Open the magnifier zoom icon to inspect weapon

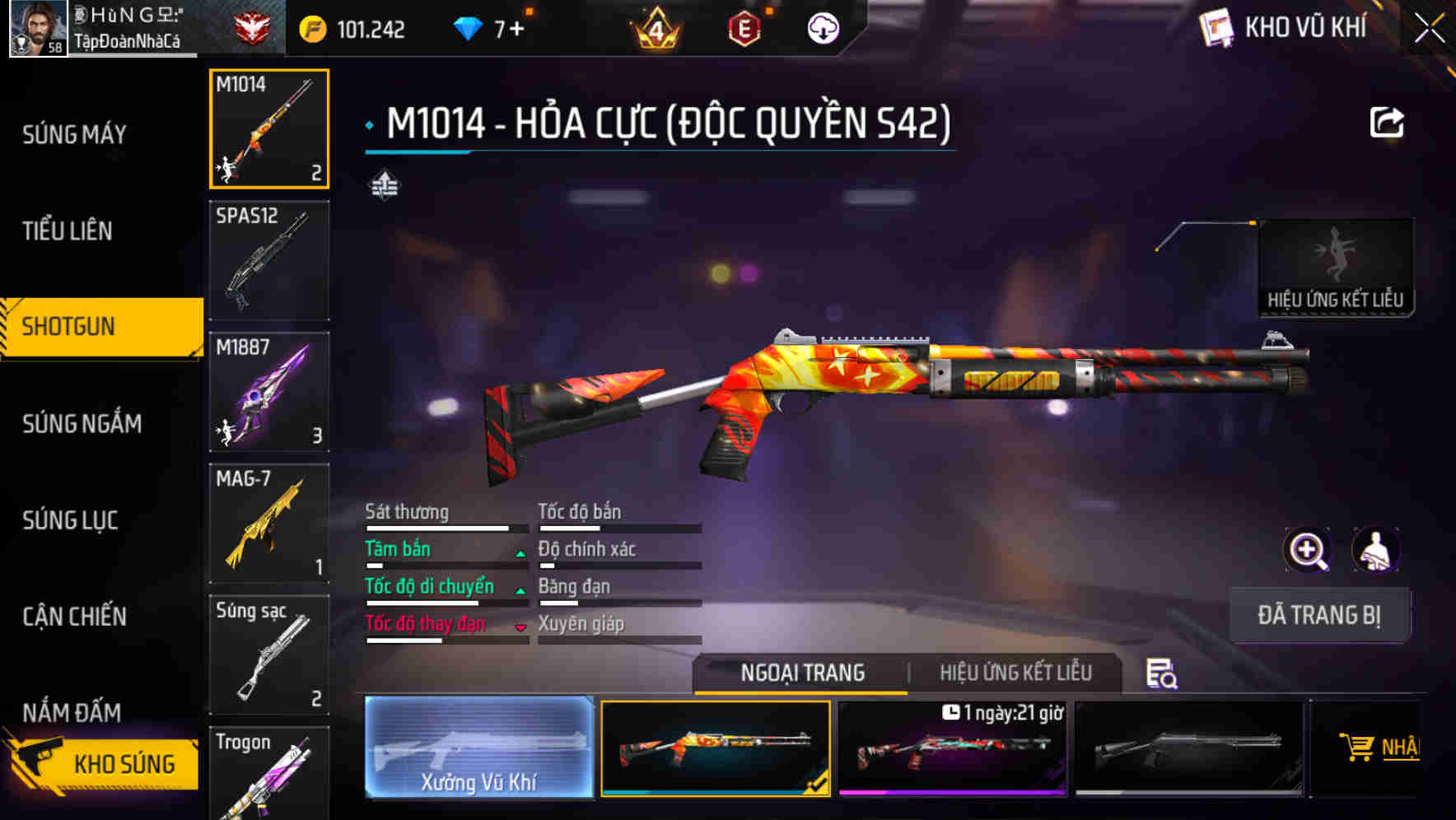point(1308,550)
